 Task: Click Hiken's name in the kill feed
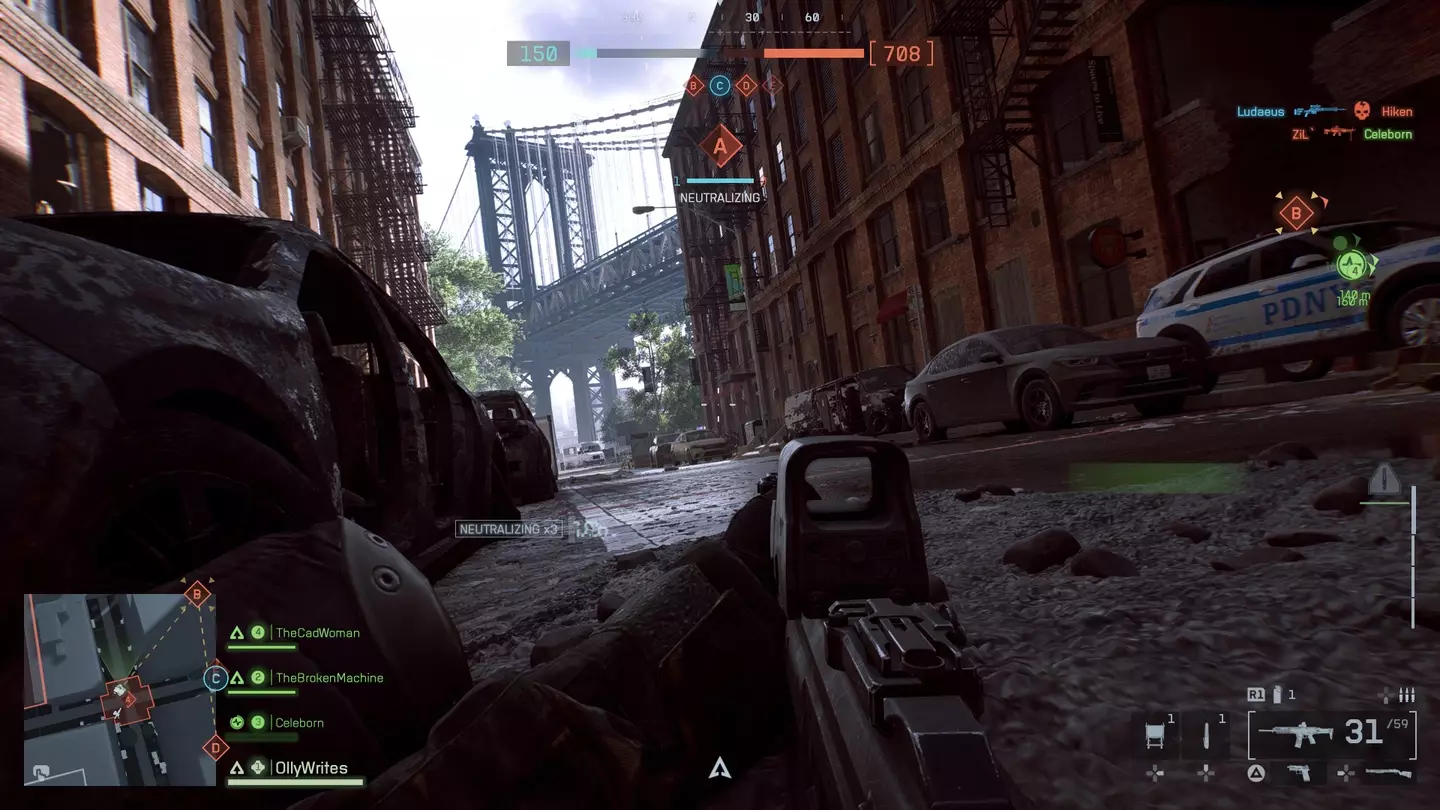[1396, 111]
